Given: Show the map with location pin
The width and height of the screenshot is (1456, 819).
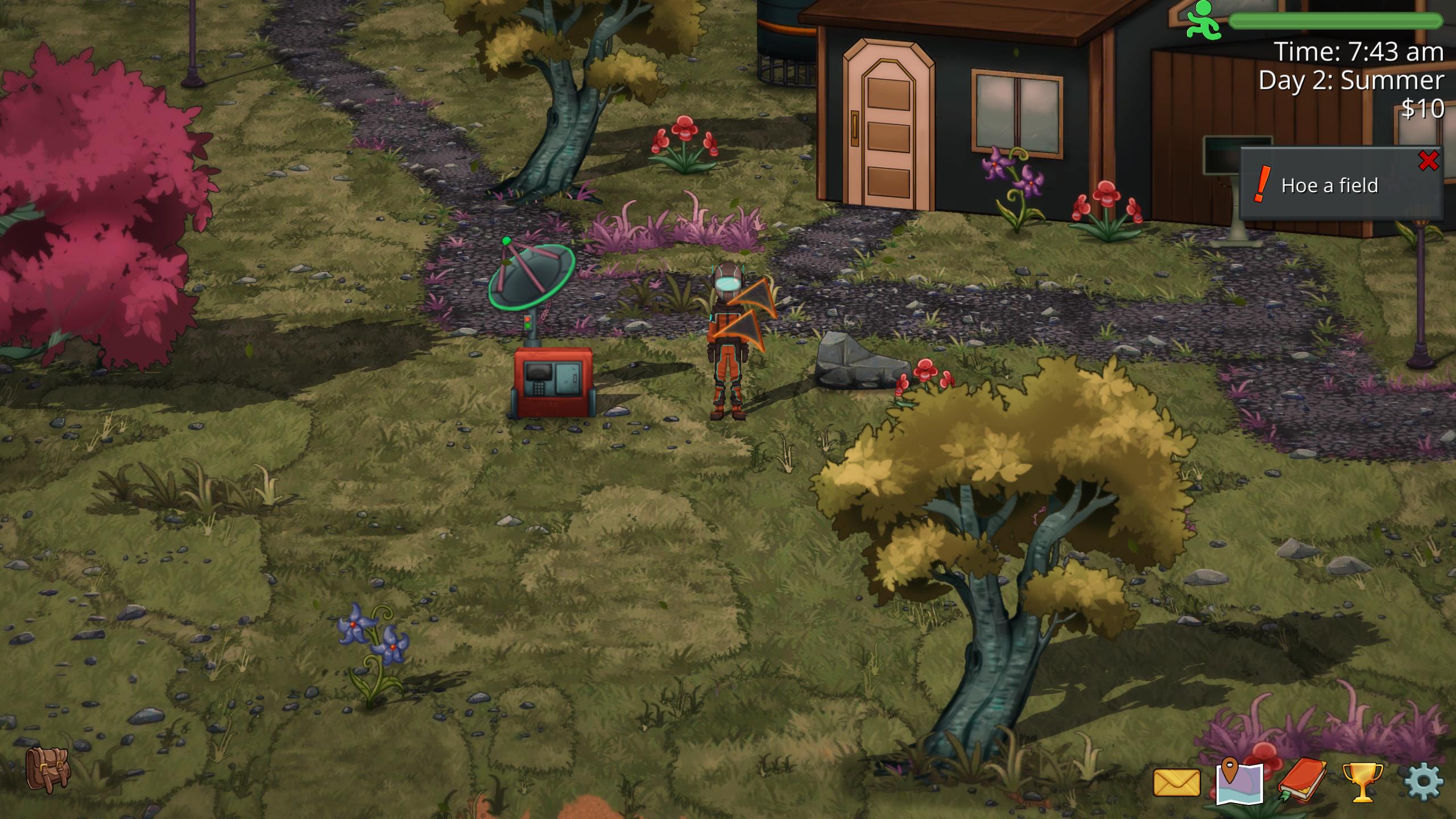Looking at the screenshot, I should (1239, 781).
